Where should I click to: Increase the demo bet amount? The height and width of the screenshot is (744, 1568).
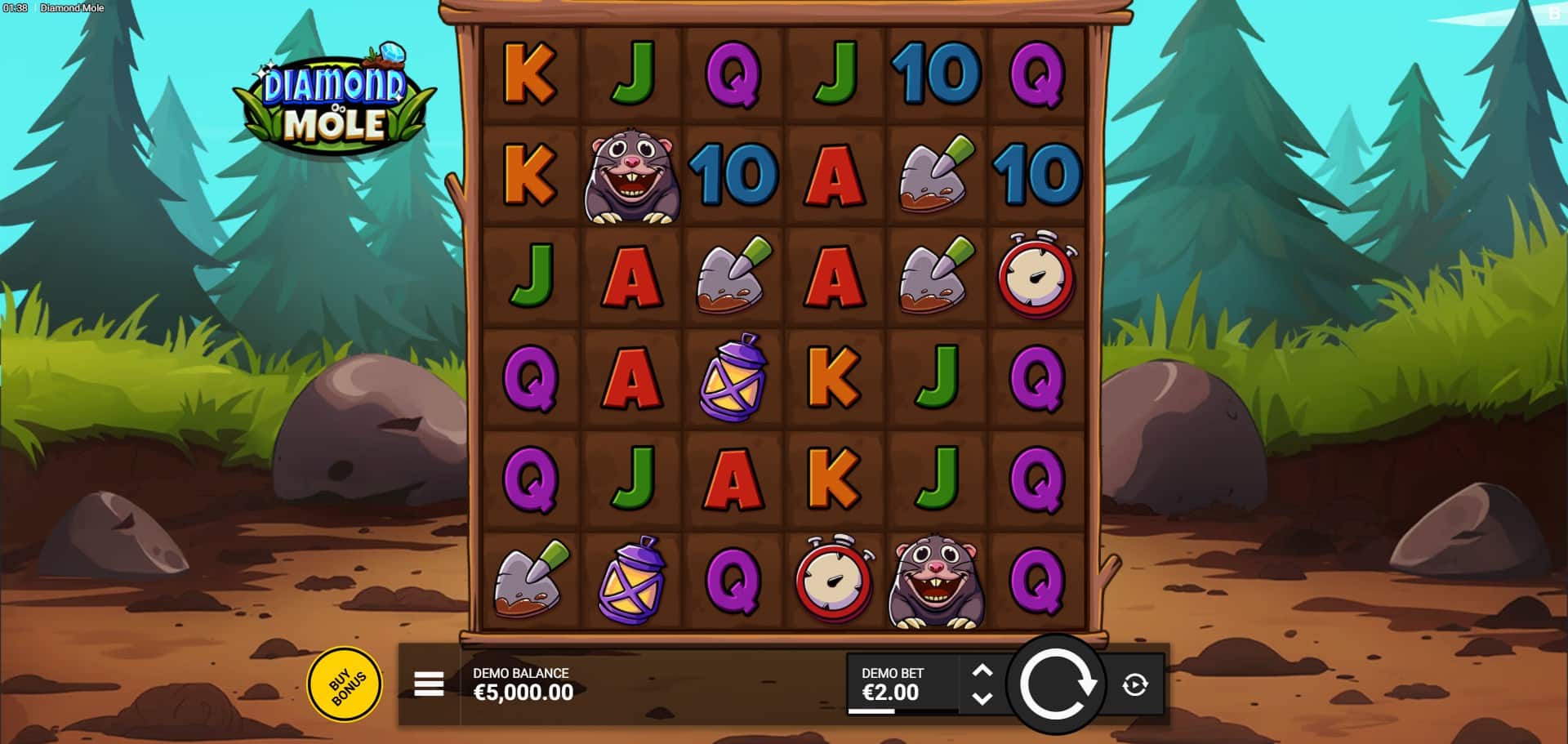click(982, 671)
